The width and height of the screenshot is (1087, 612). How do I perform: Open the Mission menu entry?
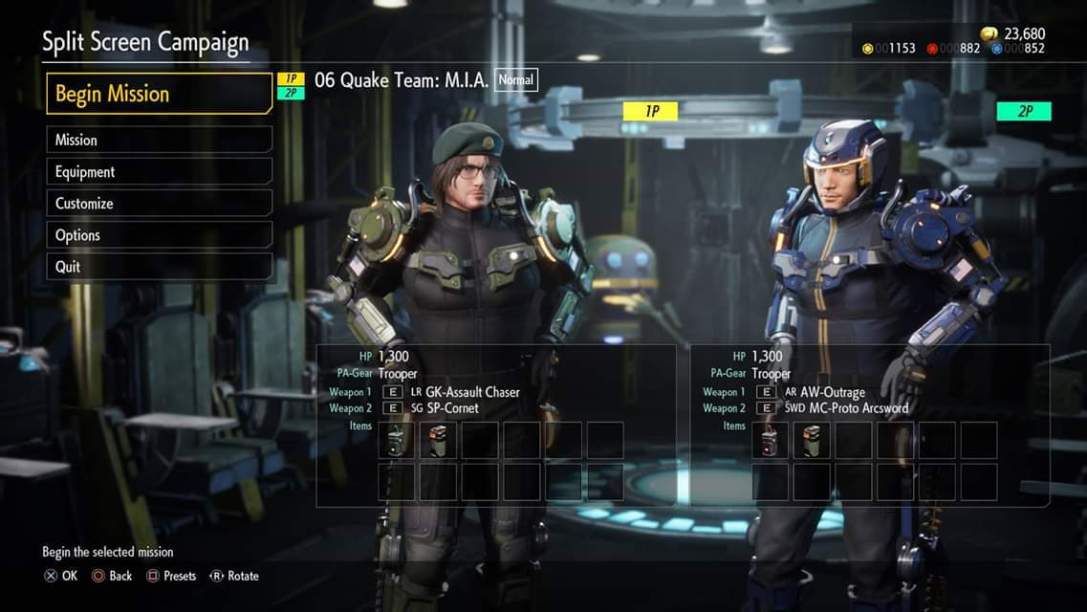click(x=159, y=140)
